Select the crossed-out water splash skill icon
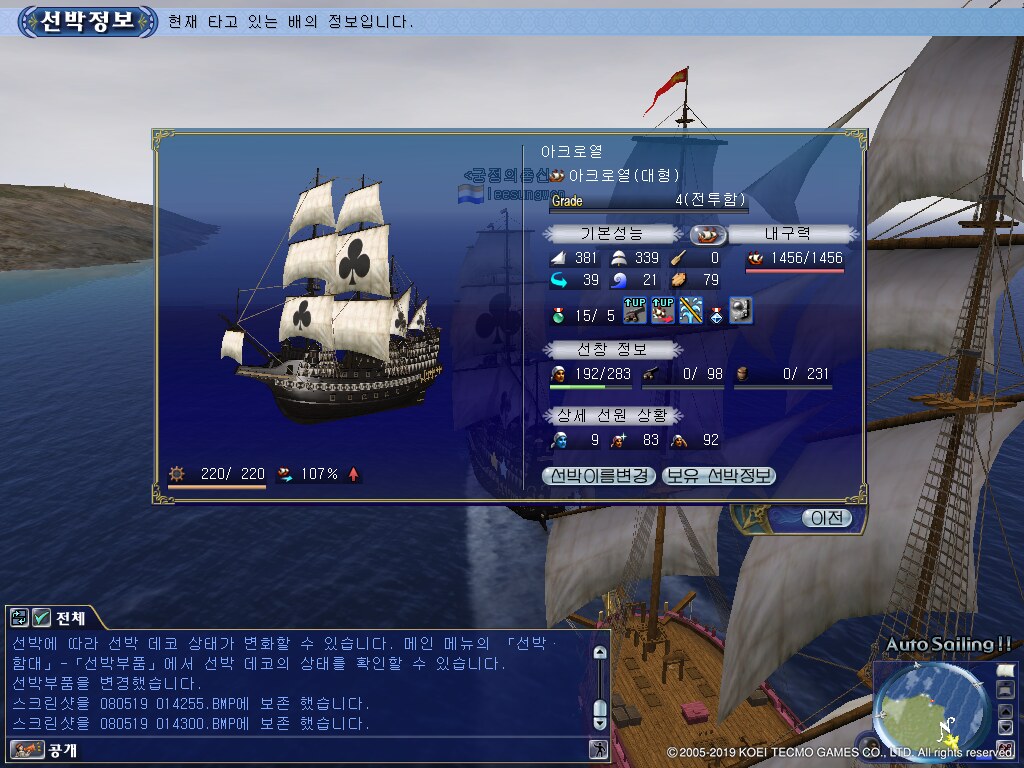This screenshot has height=768, width=1024. [690, 311]
